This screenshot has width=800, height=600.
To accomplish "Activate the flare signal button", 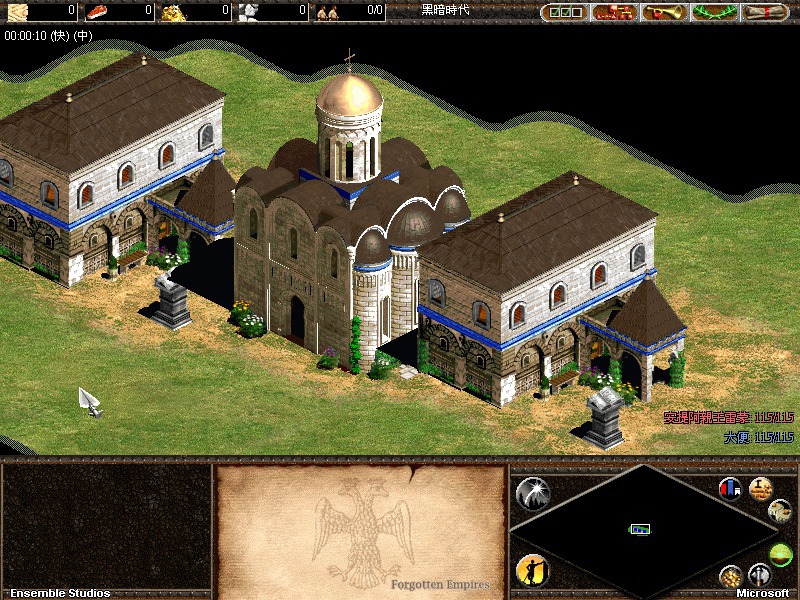I will click(x=532, y=492).
